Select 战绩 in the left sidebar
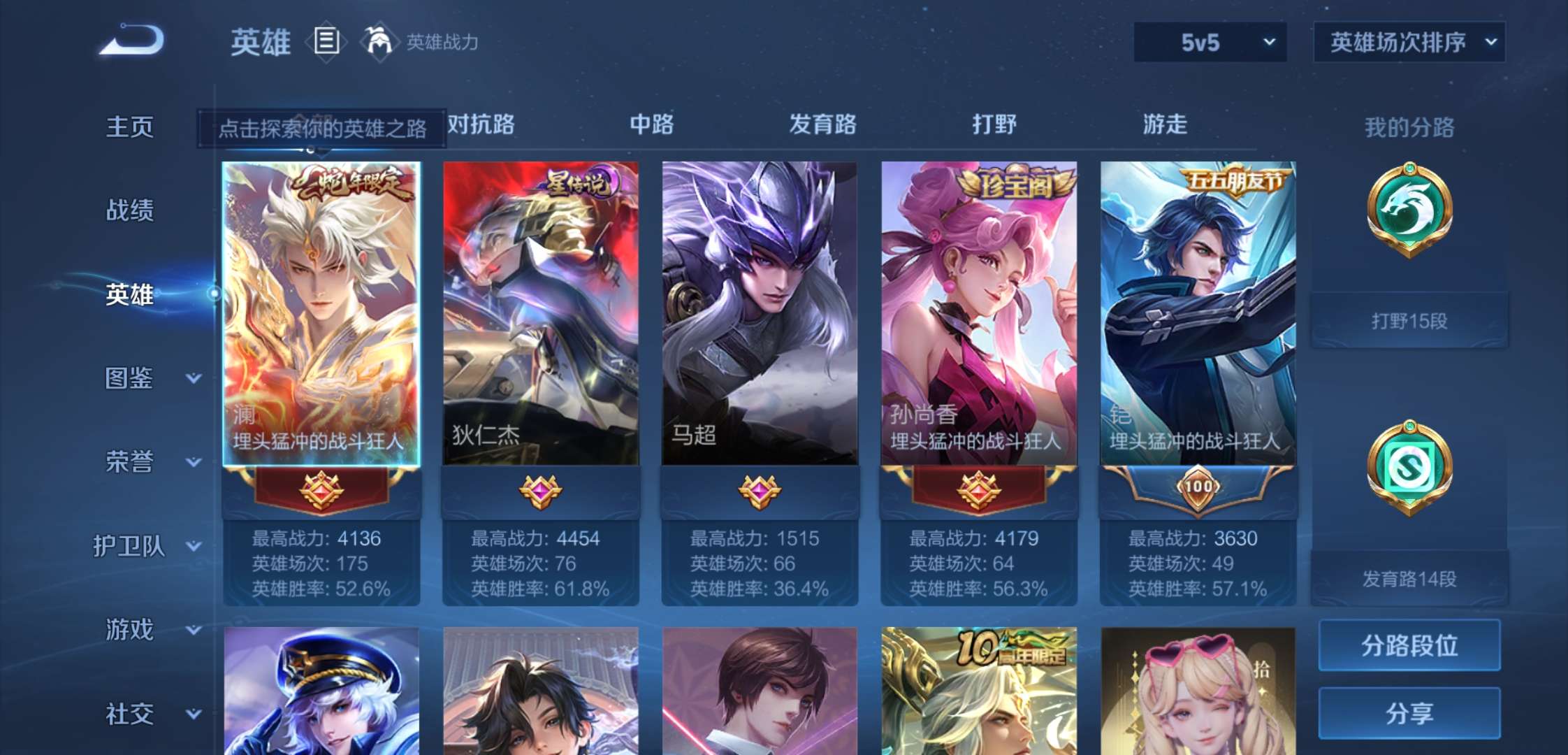 click(131, 211)
